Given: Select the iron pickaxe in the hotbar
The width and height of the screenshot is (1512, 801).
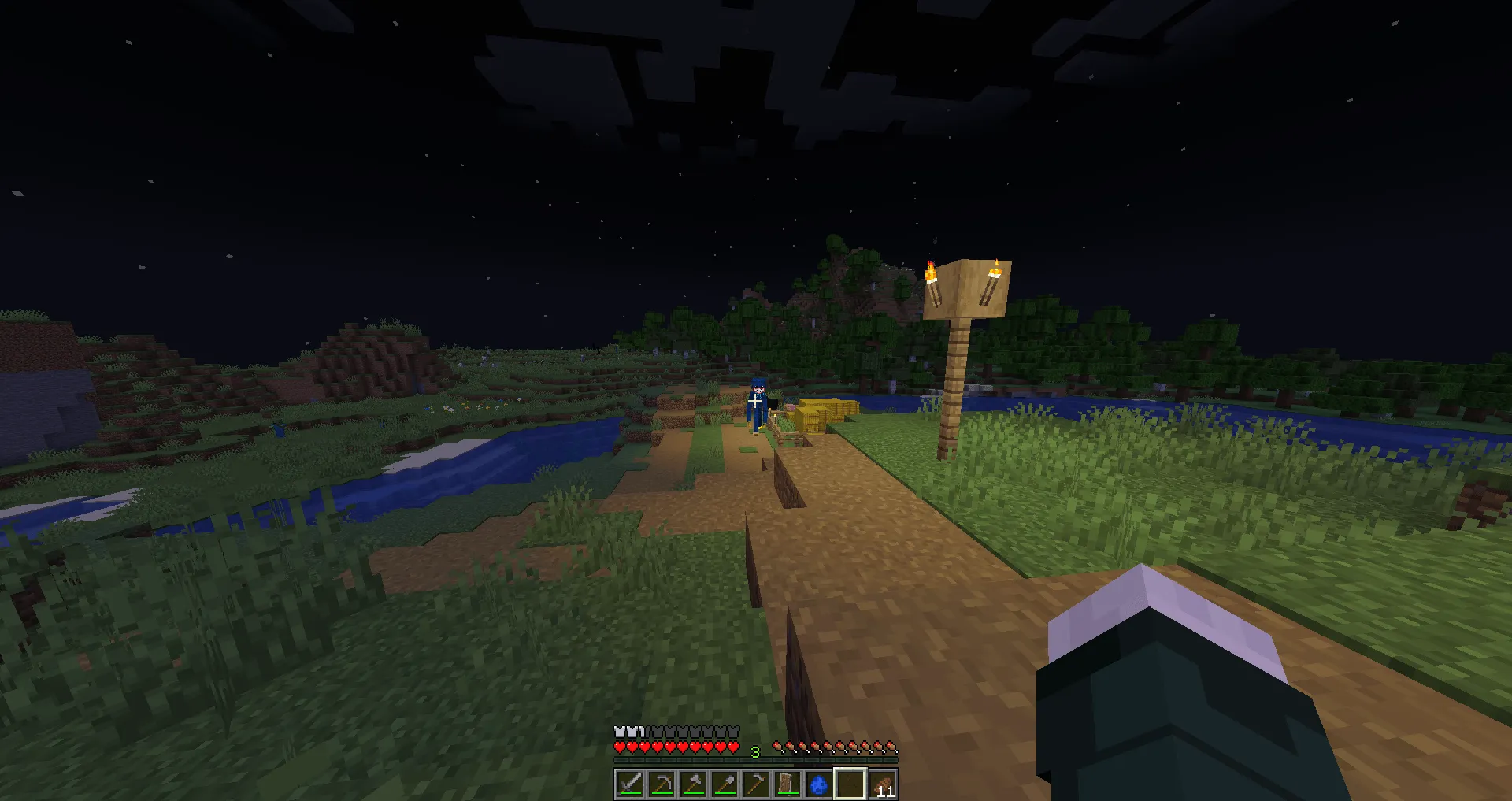Looking at the screenshot, I should point(661,784).
